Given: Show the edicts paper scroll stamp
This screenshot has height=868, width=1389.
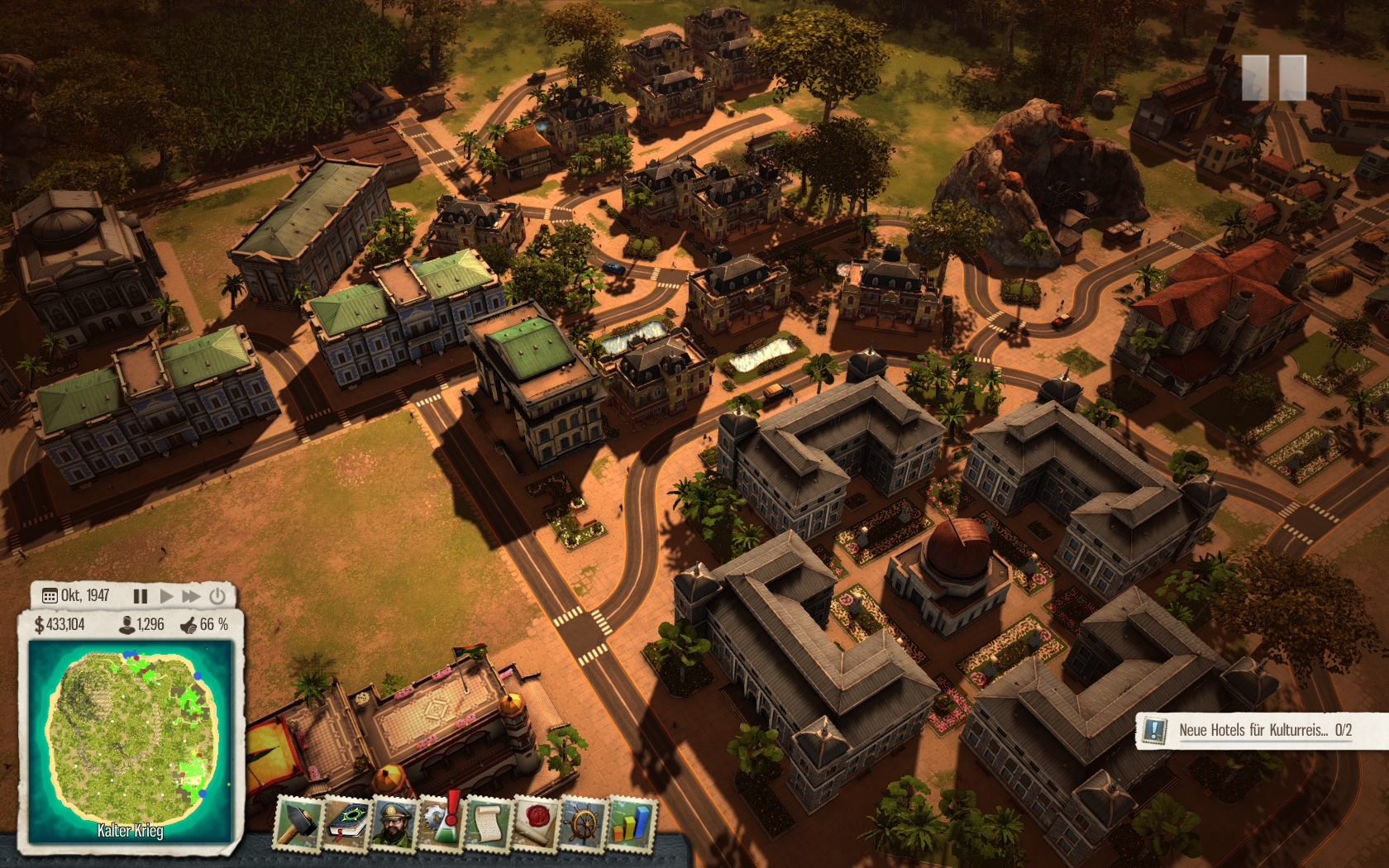Looking at the screenshot, I should 488,823.
